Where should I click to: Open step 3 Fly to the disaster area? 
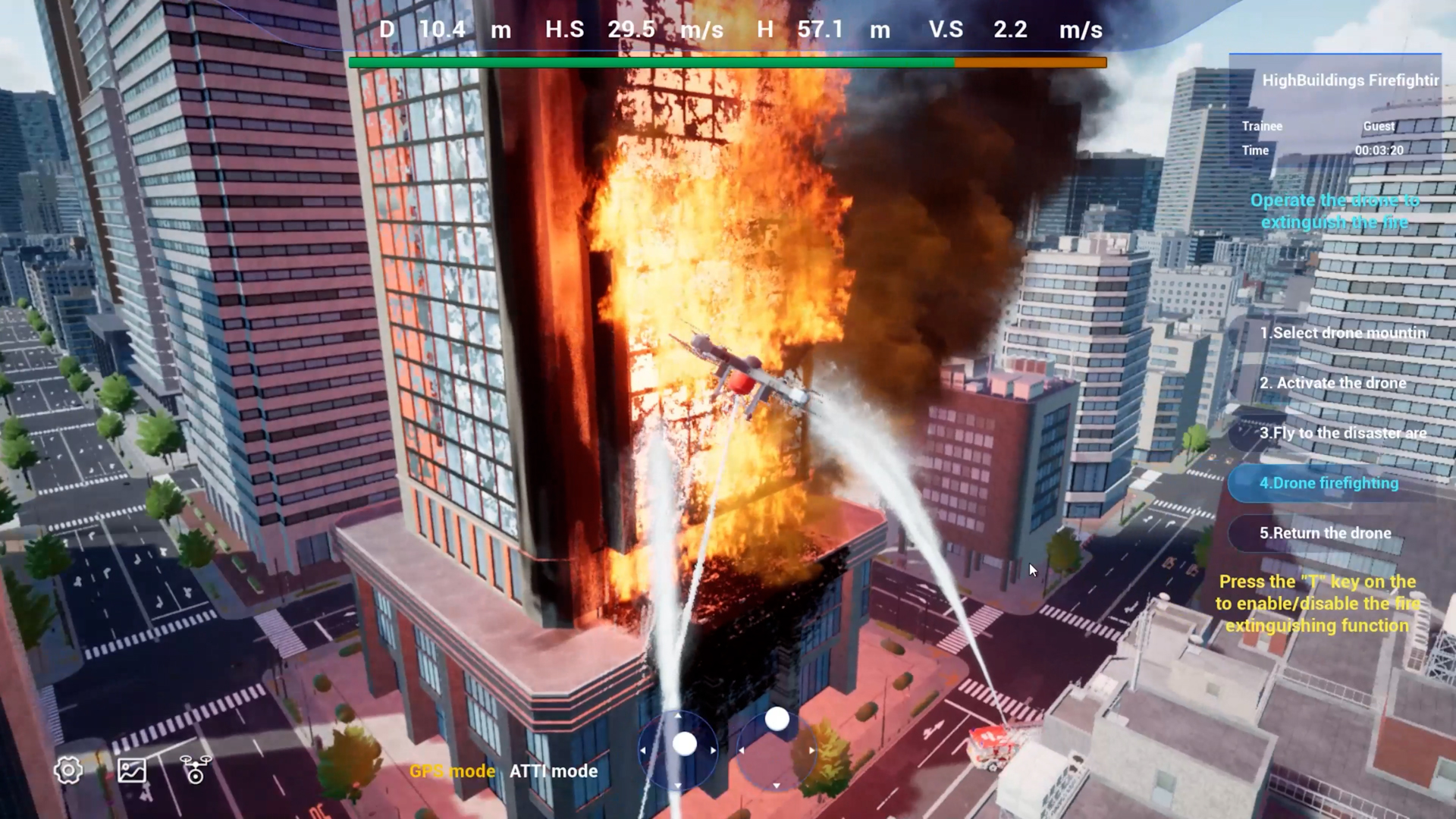click(1342, 433)
